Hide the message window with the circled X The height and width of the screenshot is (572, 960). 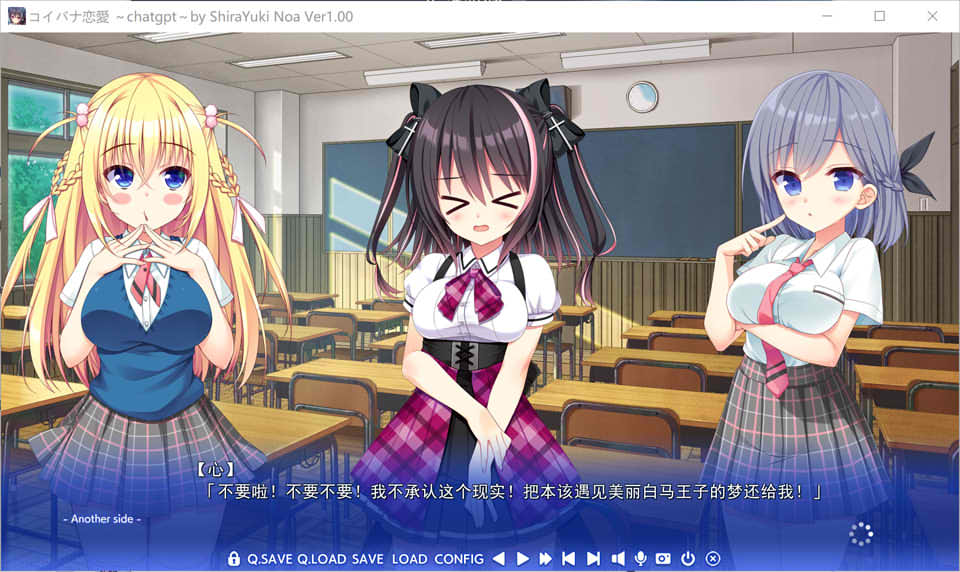click(713, 559)
